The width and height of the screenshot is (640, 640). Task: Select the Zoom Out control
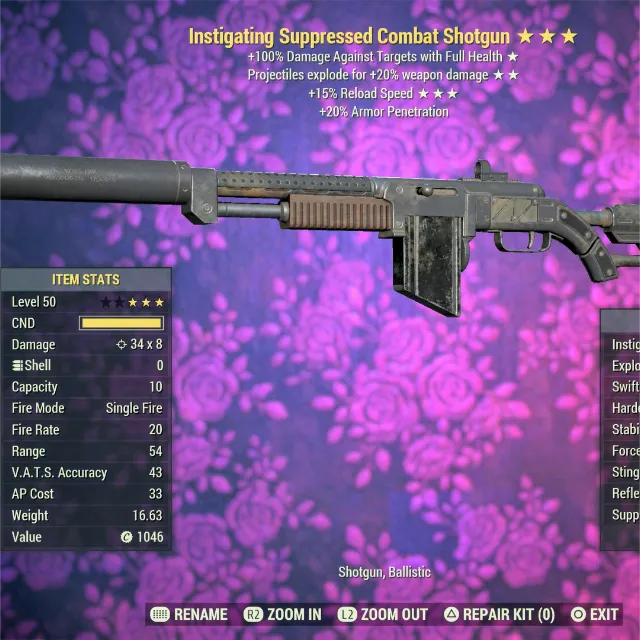(383, 614)
